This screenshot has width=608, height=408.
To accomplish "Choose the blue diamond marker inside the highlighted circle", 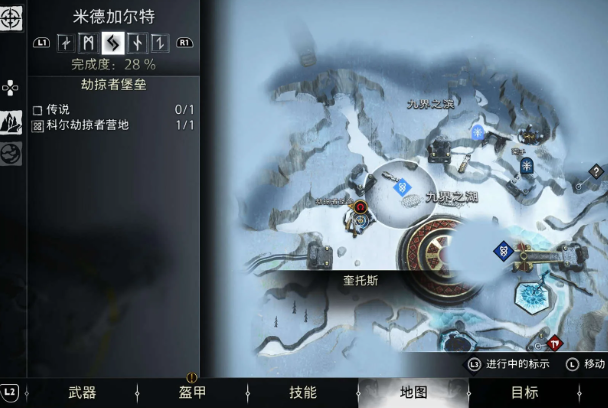I will pyautogui.click(x=402, y=187).
